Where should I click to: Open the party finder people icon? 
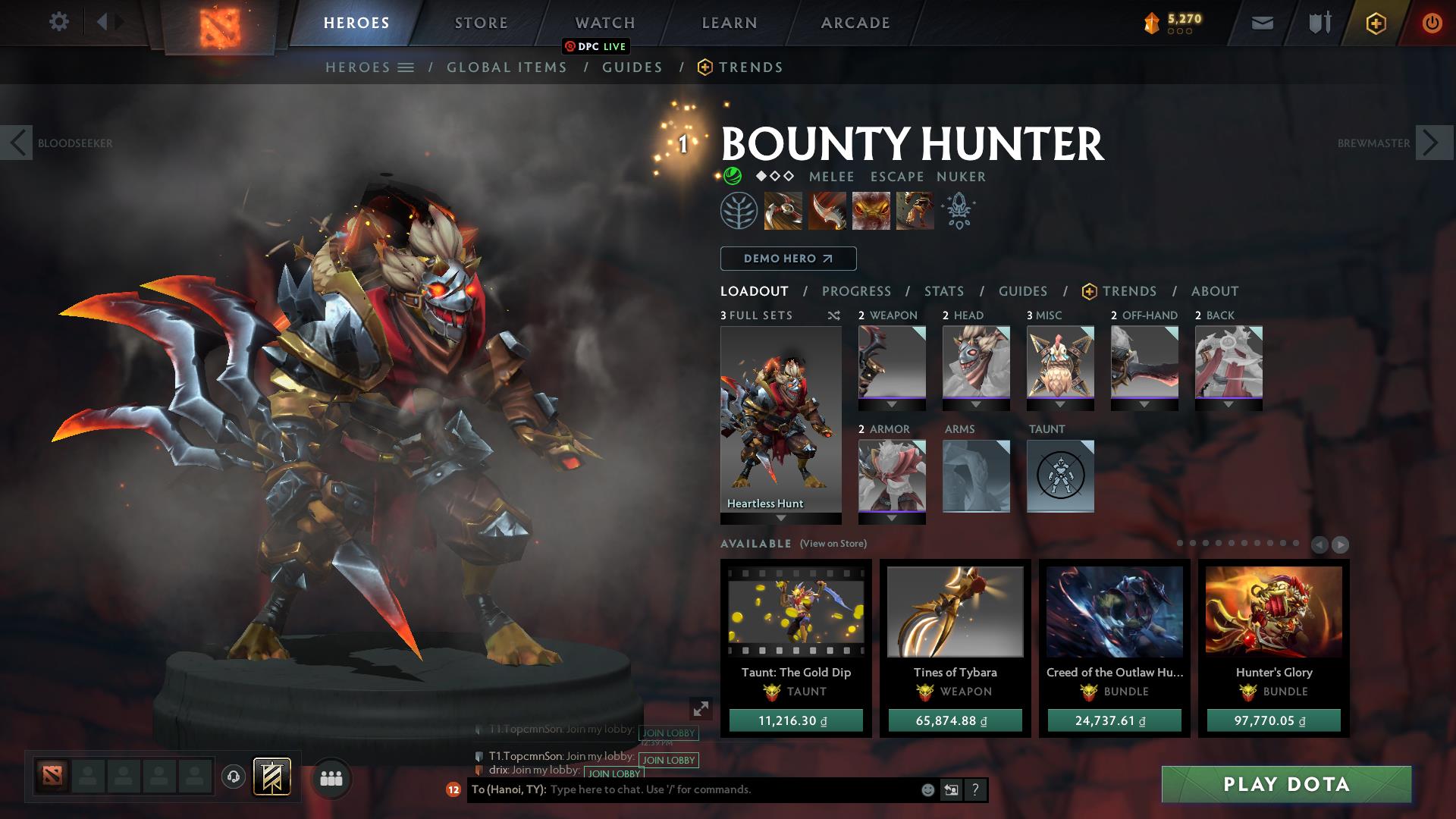pyautogui.click(x=330, y=779)
